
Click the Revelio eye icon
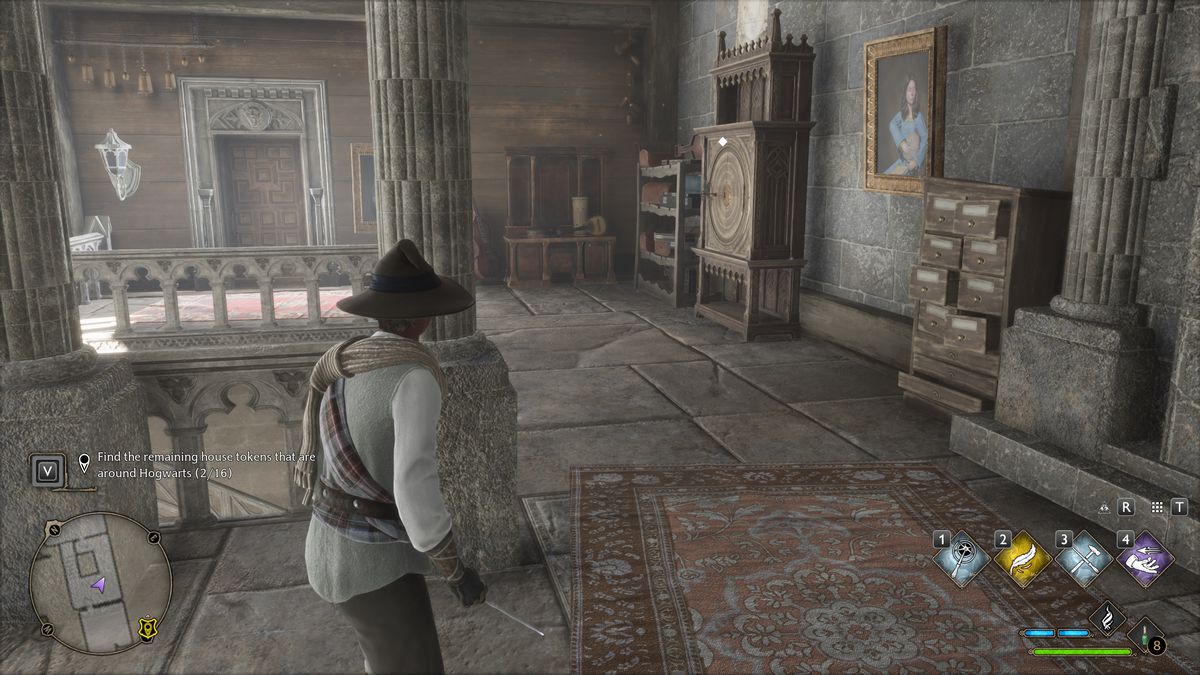pyautogui.click(x=1104, y=507)
